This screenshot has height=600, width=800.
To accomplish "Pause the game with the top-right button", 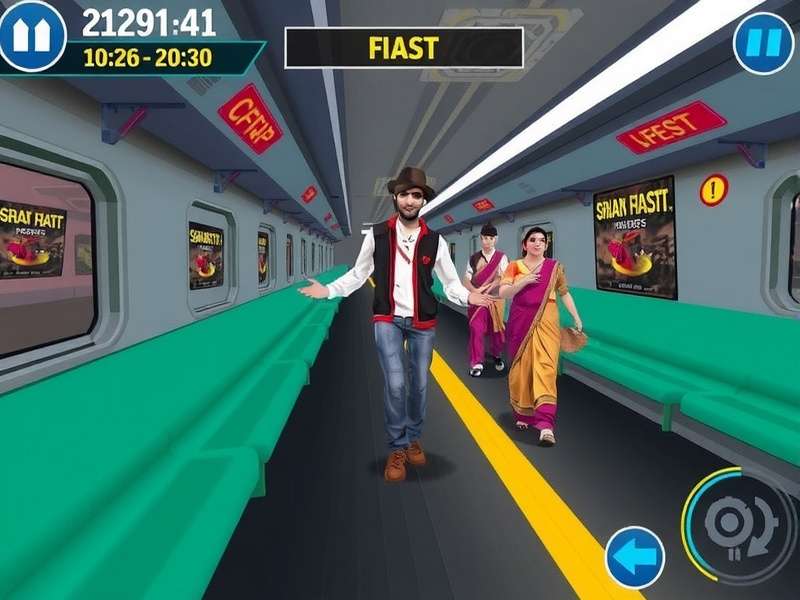I will [763, 44].
